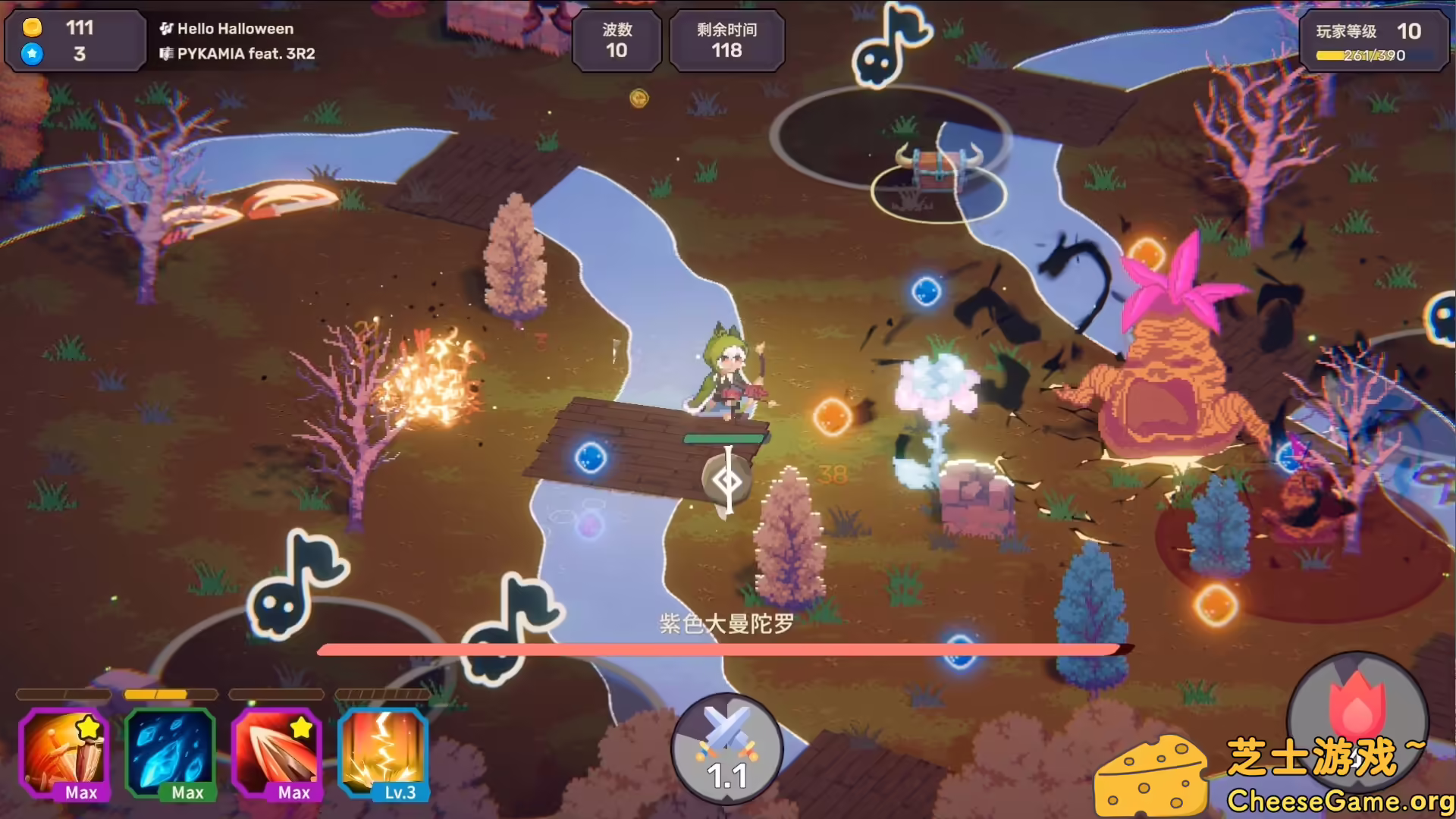Tap the crossed swords attack toggle
Image resolution: width=1456 pixels, height=819 pixels.
click(726, 747)
